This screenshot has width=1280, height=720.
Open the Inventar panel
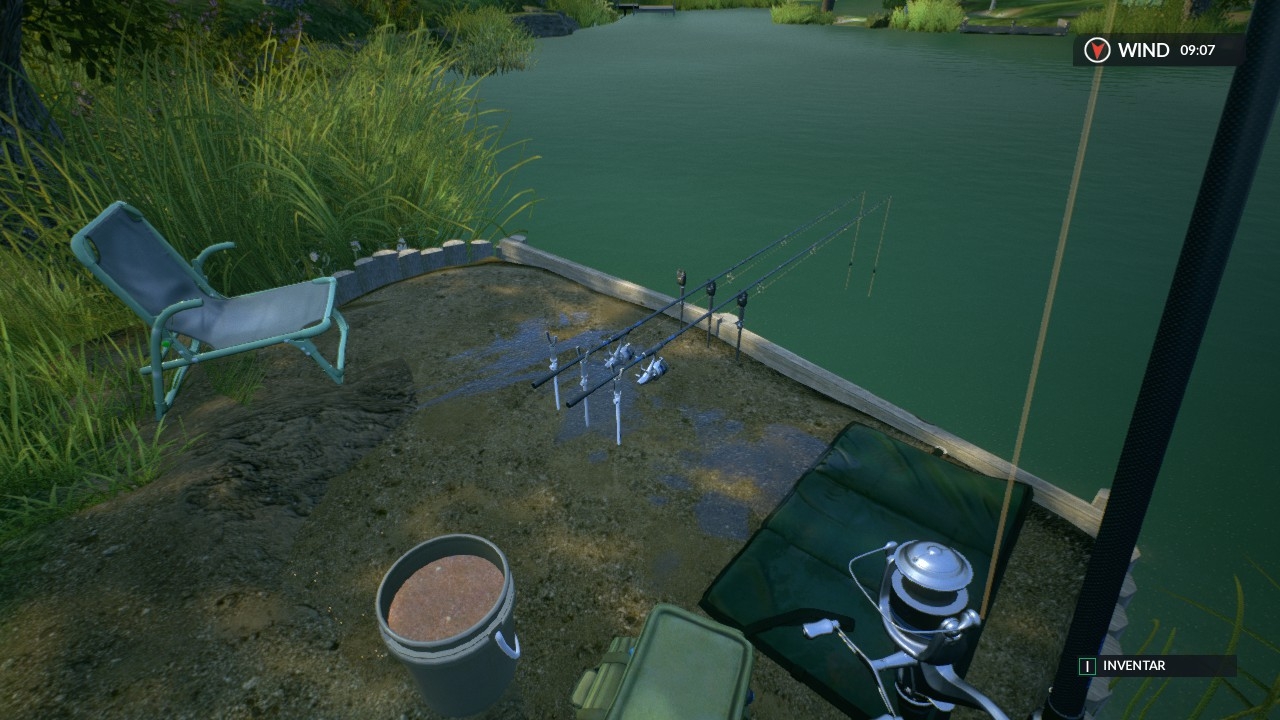pyautogui.click(x=1132, y=666)
